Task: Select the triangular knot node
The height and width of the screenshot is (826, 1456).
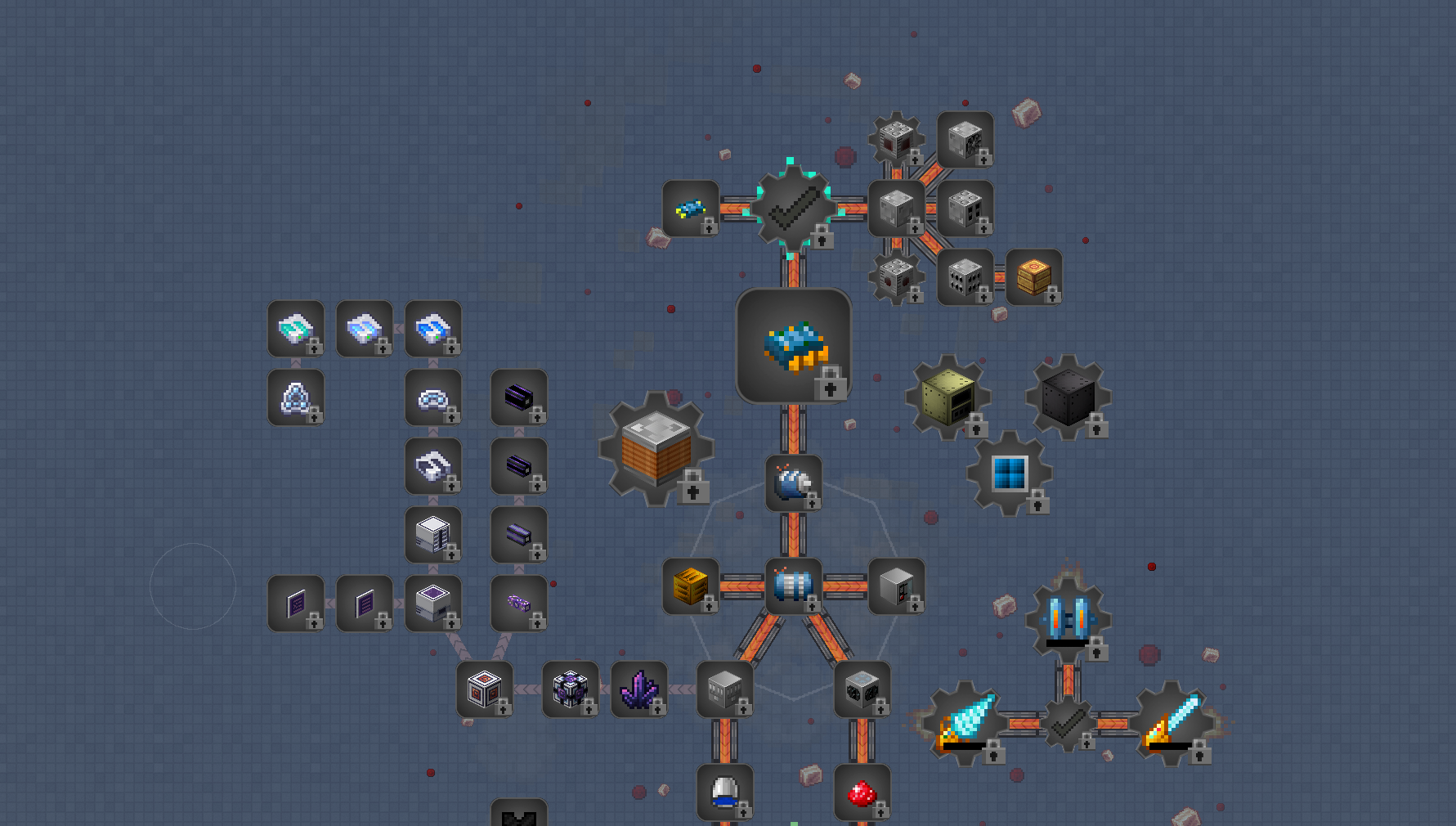Action: point(295,397)
